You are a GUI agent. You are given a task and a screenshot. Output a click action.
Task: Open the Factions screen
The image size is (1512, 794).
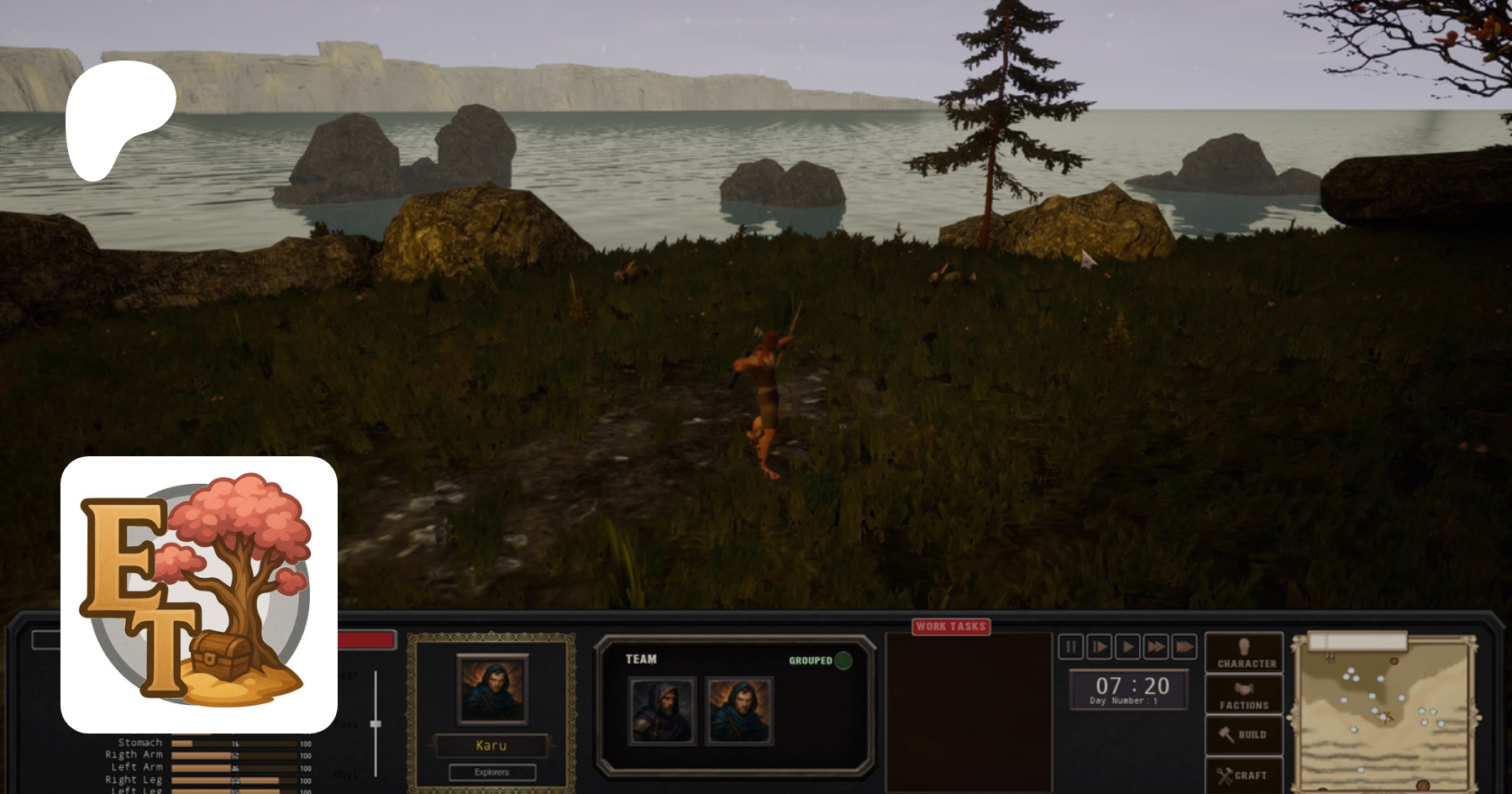coord(1244,695)
